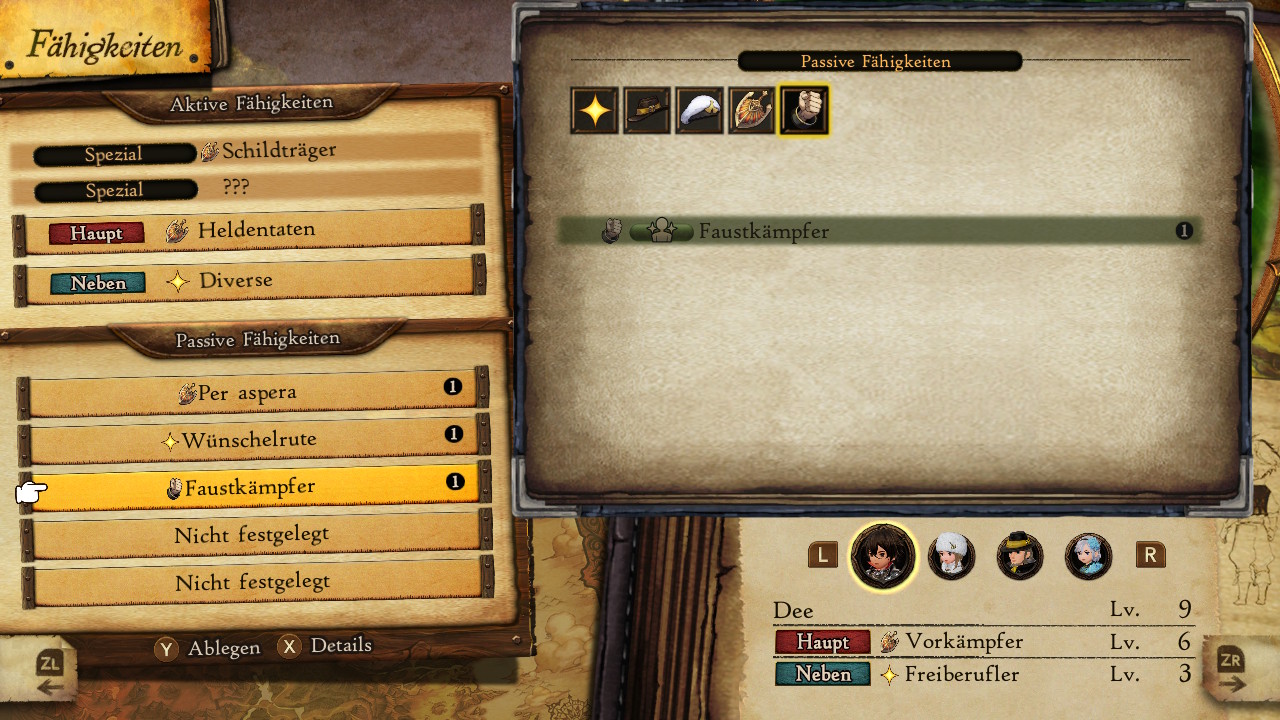
Task: Select the Wünschelrute passive slot
Action: pos(252,440)
